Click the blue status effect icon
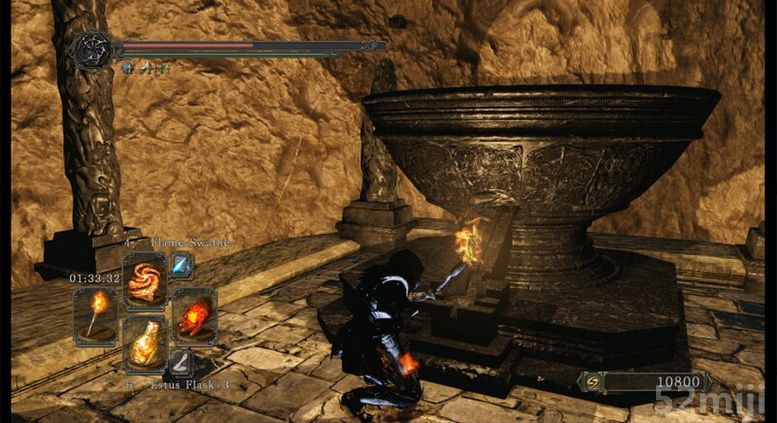This screenshot has width=777, height=423. (127, 68)
